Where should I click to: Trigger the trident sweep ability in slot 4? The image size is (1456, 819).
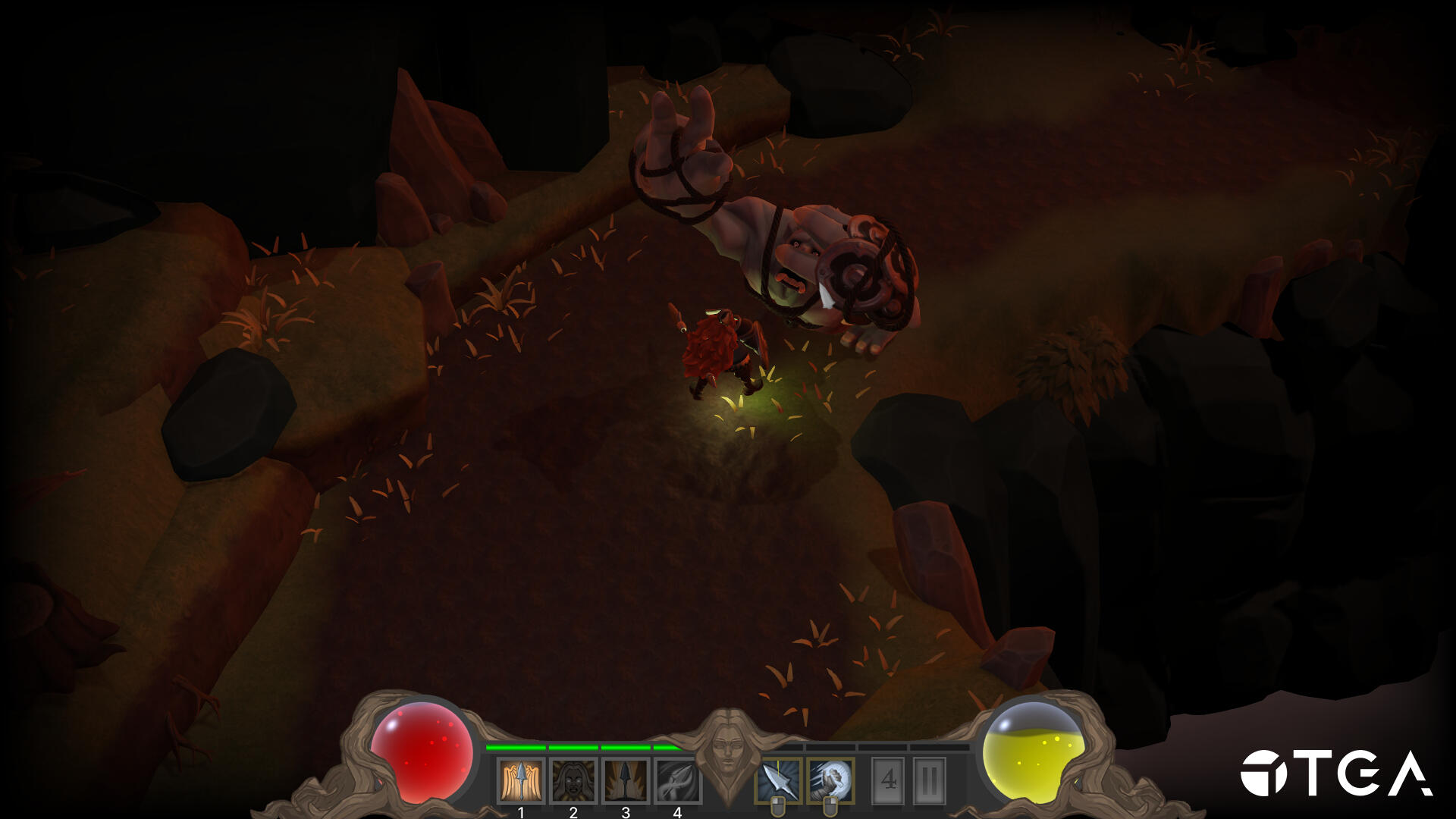pyautogui.click(x=677, y=781)
